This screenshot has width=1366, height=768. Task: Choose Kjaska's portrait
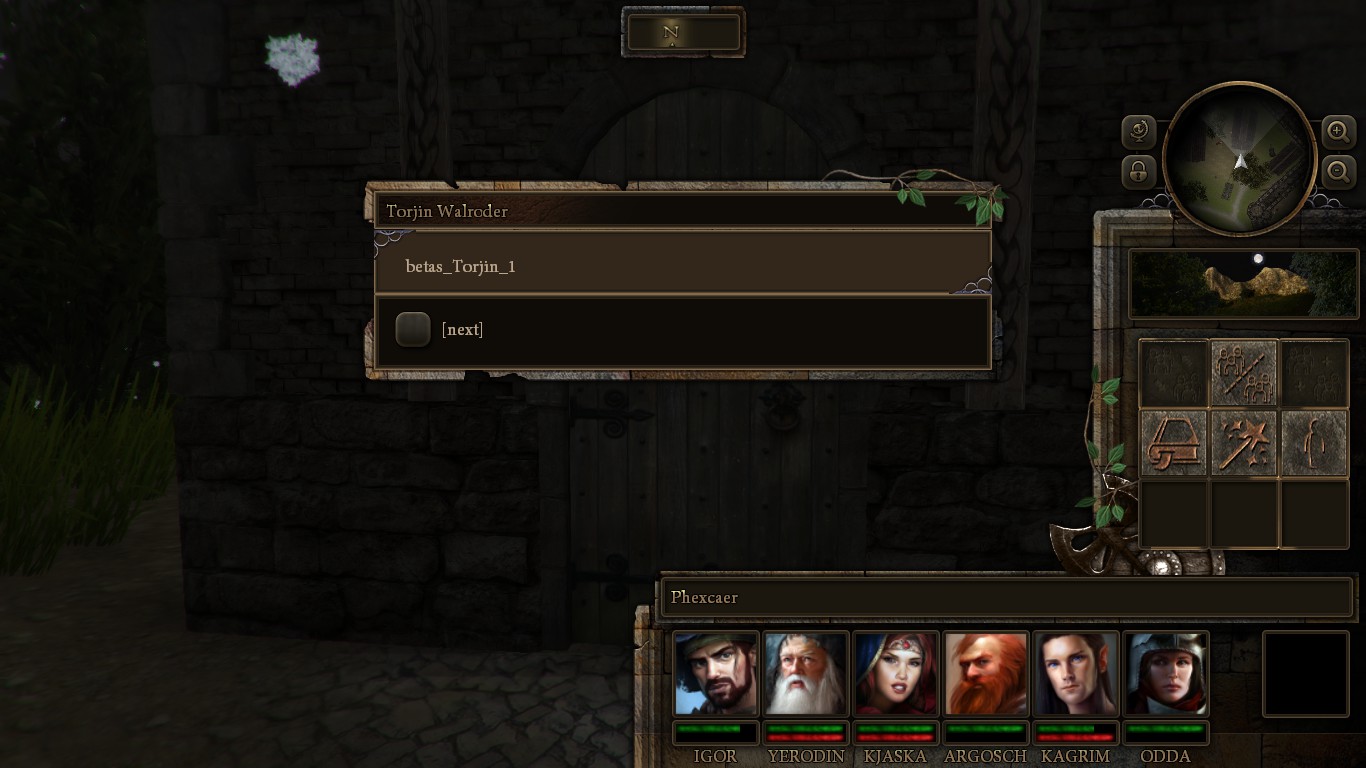895,673
